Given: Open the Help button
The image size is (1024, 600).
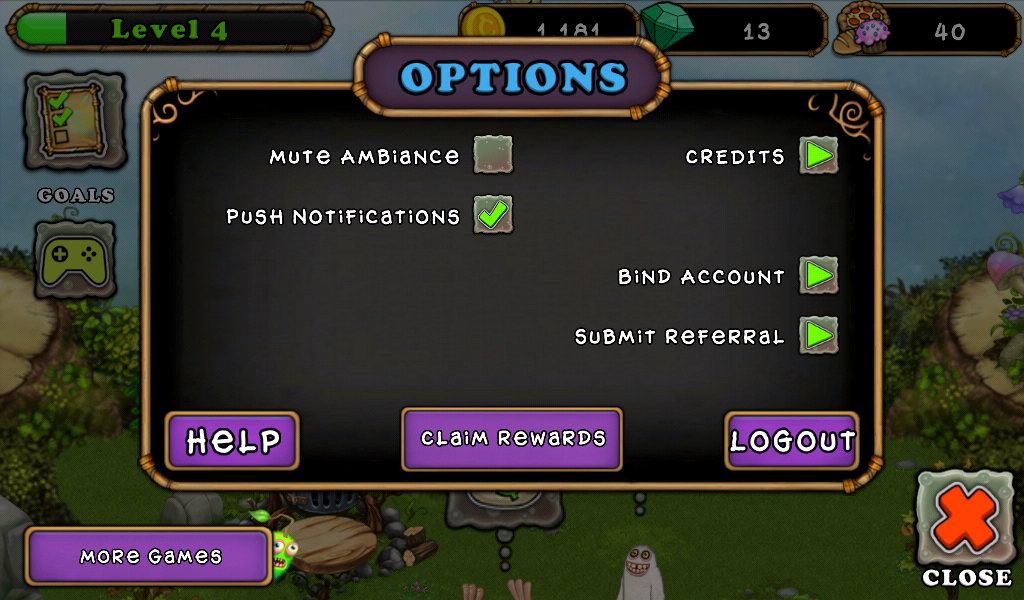Looking at the screenshot, I should pyautogui.click(x=232, y=440).
